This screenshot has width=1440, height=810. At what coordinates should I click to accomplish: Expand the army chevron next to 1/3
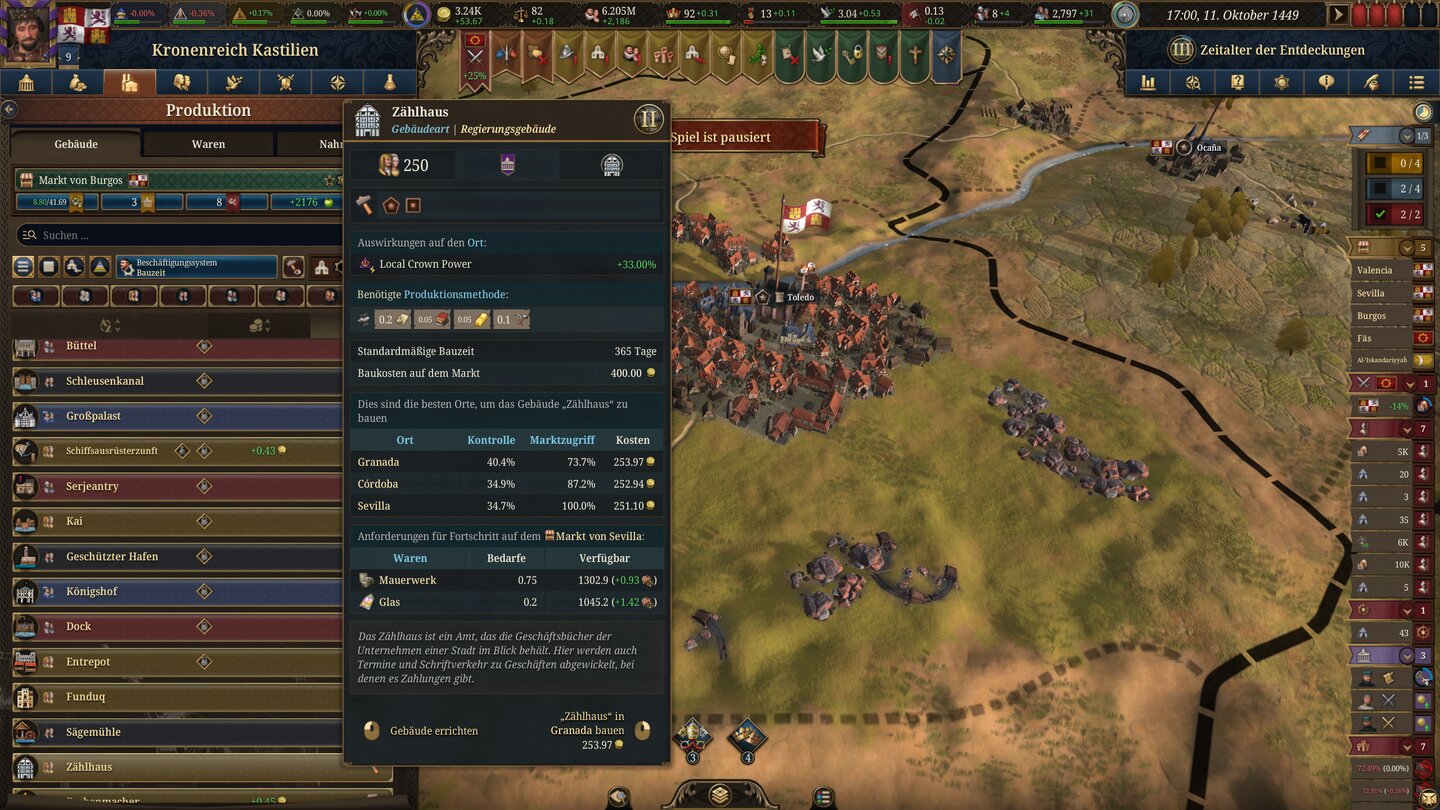click(1409, 133)
